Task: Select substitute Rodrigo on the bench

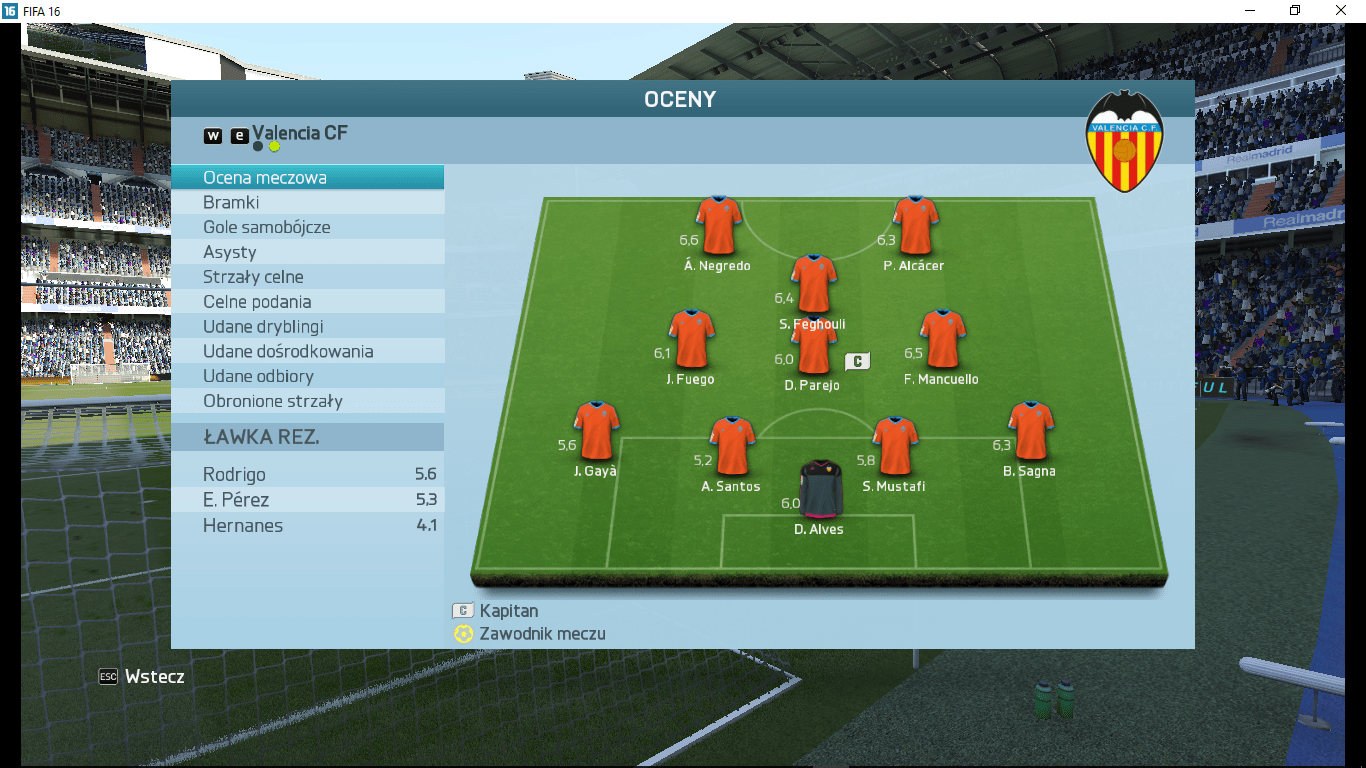Action: click(x=307, y=475)
